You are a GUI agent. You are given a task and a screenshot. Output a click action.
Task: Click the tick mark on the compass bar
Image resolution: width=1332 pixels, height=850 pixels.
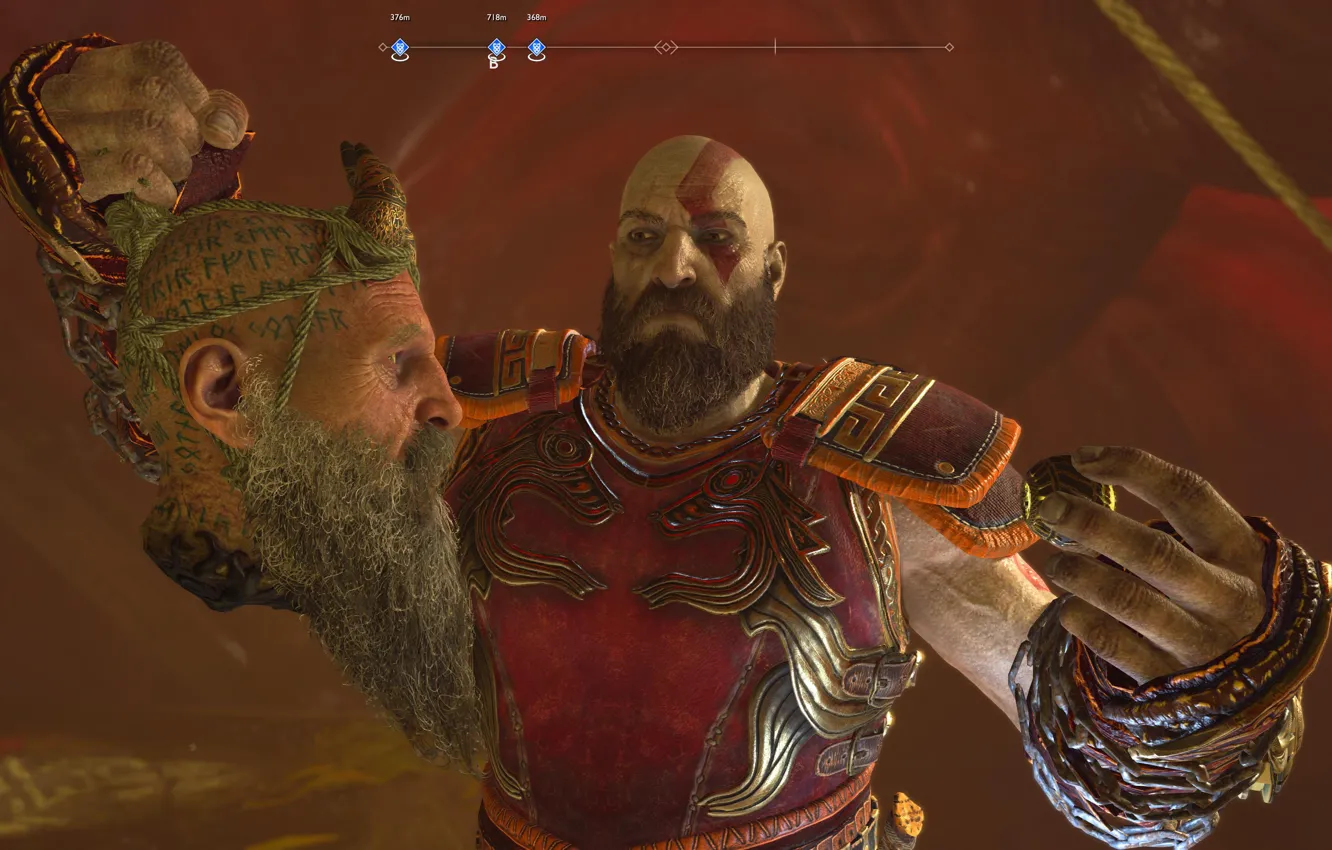pos(776,46)
